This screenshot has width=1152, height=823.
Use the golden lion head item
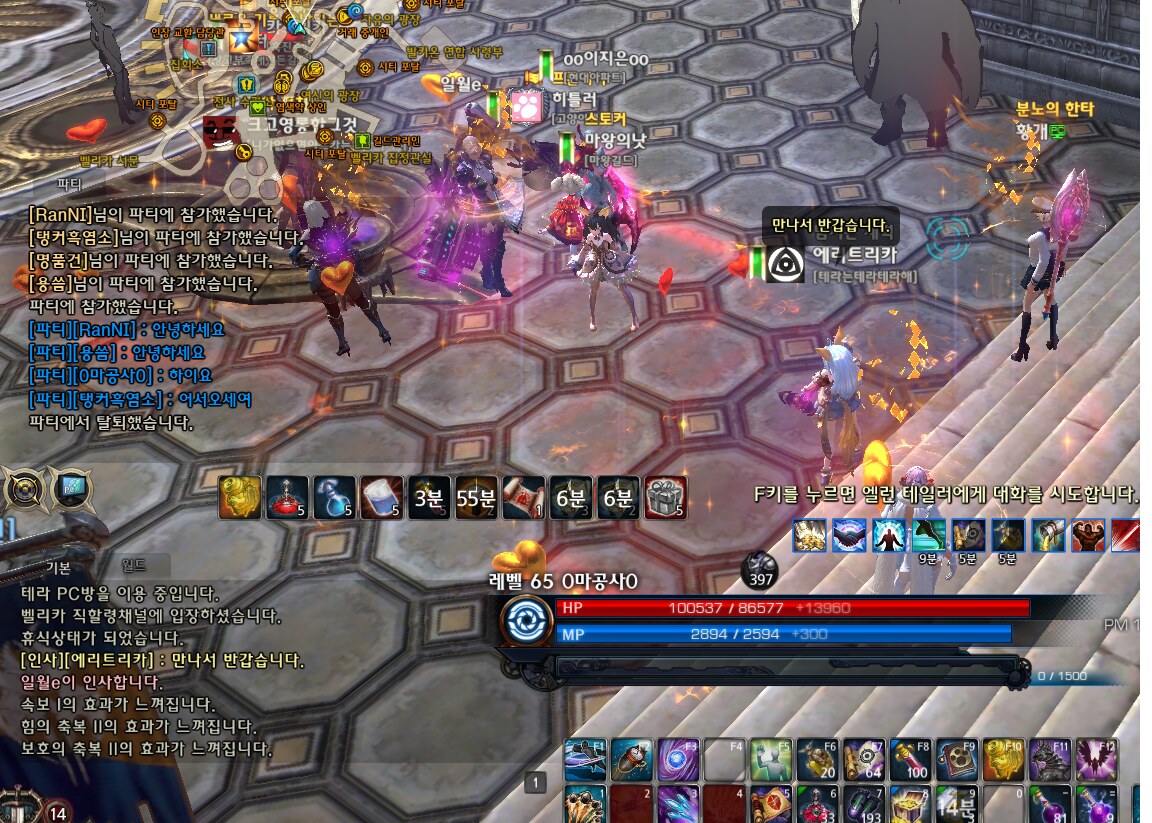coord(239,497)
